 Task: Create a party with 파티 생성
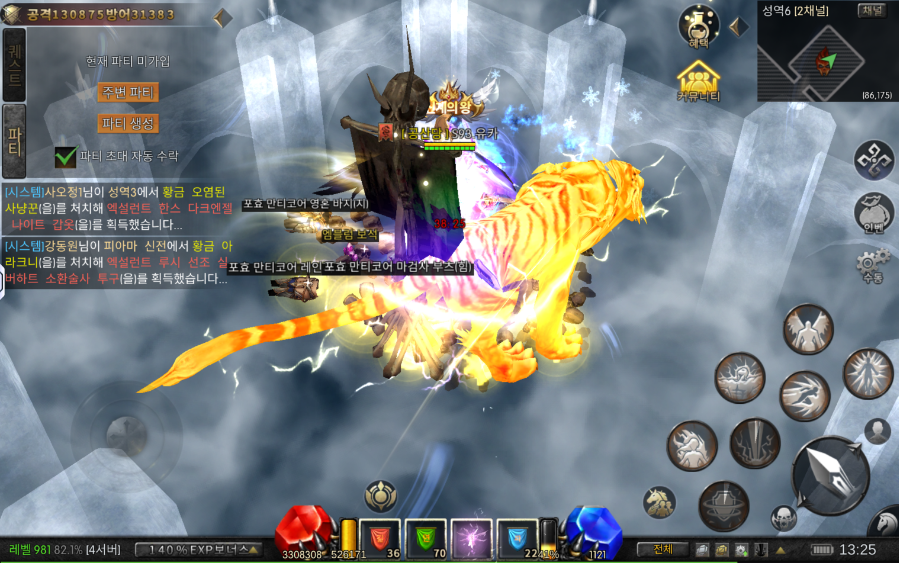click(x=128, y=124)
